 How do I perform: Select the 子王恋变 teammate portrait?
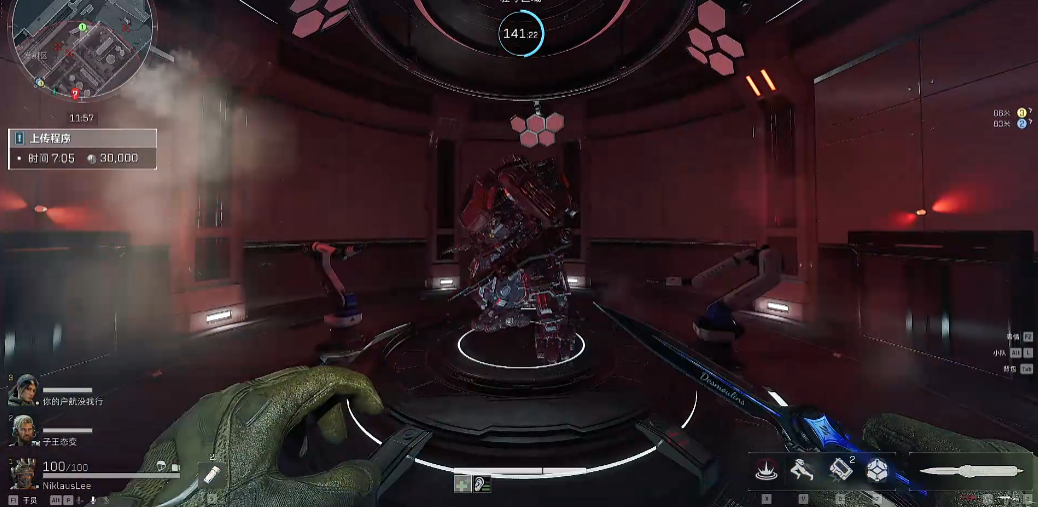[23, 431]
